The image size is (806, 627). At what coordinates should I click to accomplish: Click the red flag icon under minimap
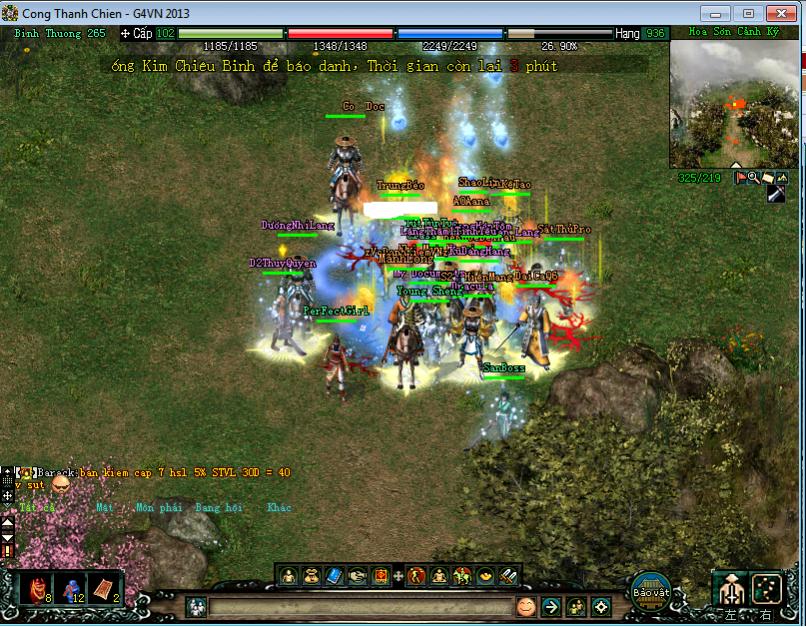pos(741,177)
